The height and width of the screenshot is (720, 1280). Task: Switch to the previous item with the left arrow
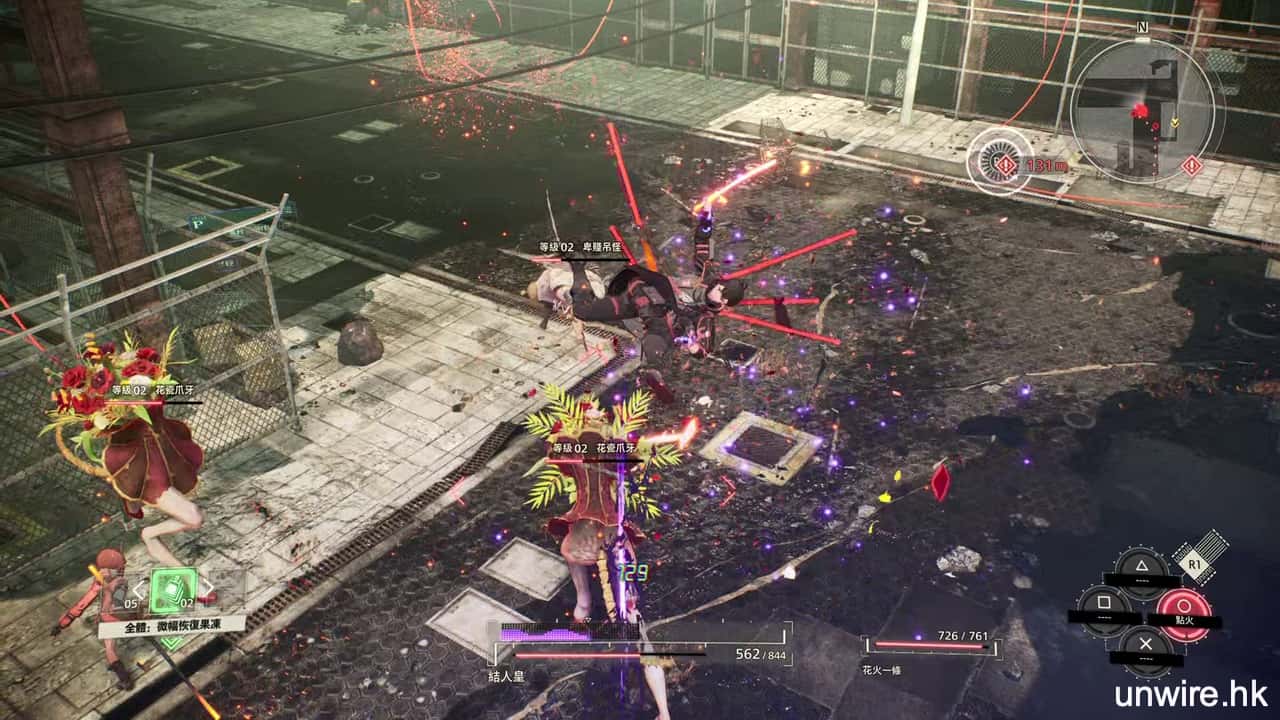(x=140, y=591)
